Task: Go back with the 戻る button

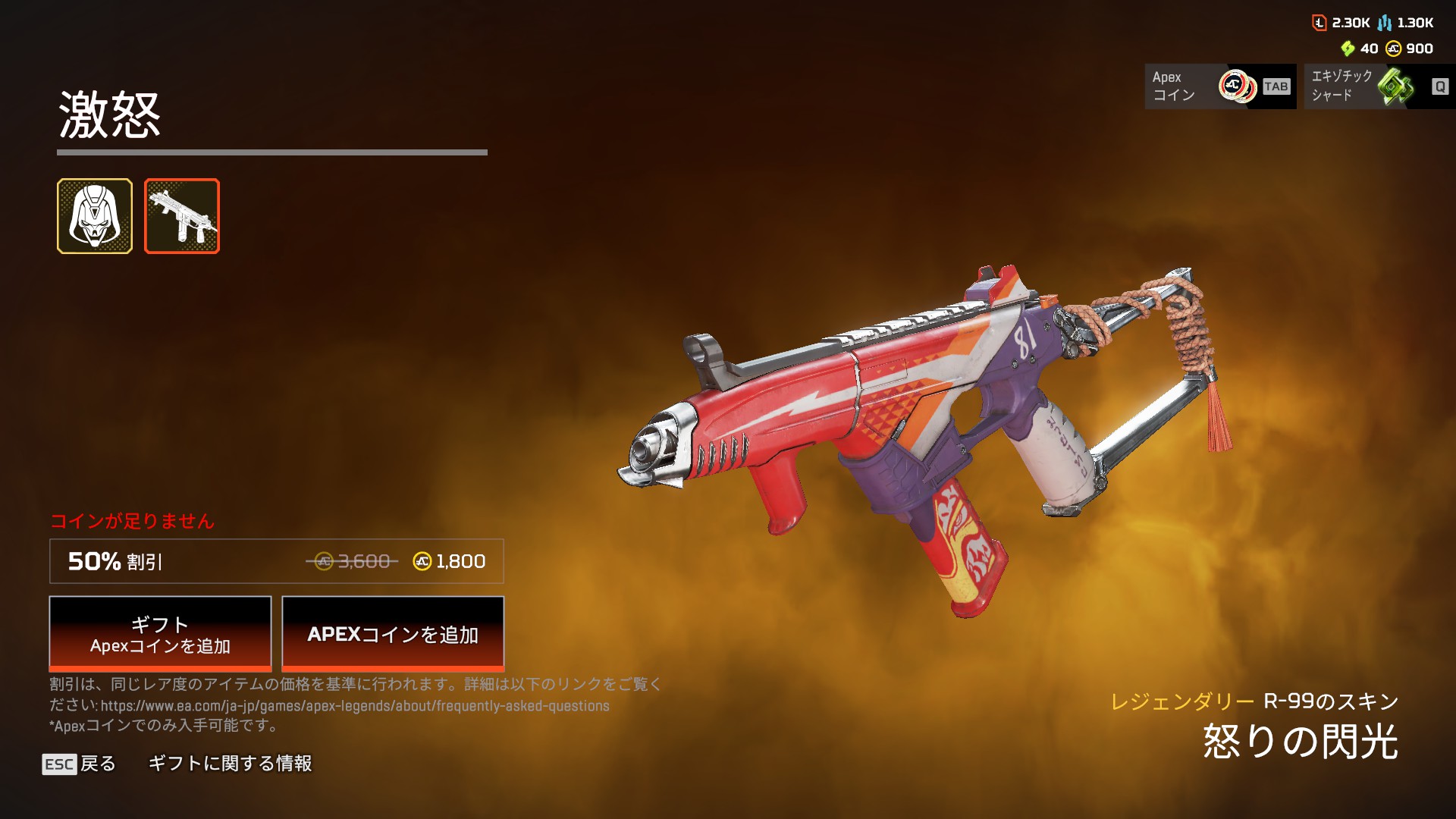Action: tap(80, 764)
